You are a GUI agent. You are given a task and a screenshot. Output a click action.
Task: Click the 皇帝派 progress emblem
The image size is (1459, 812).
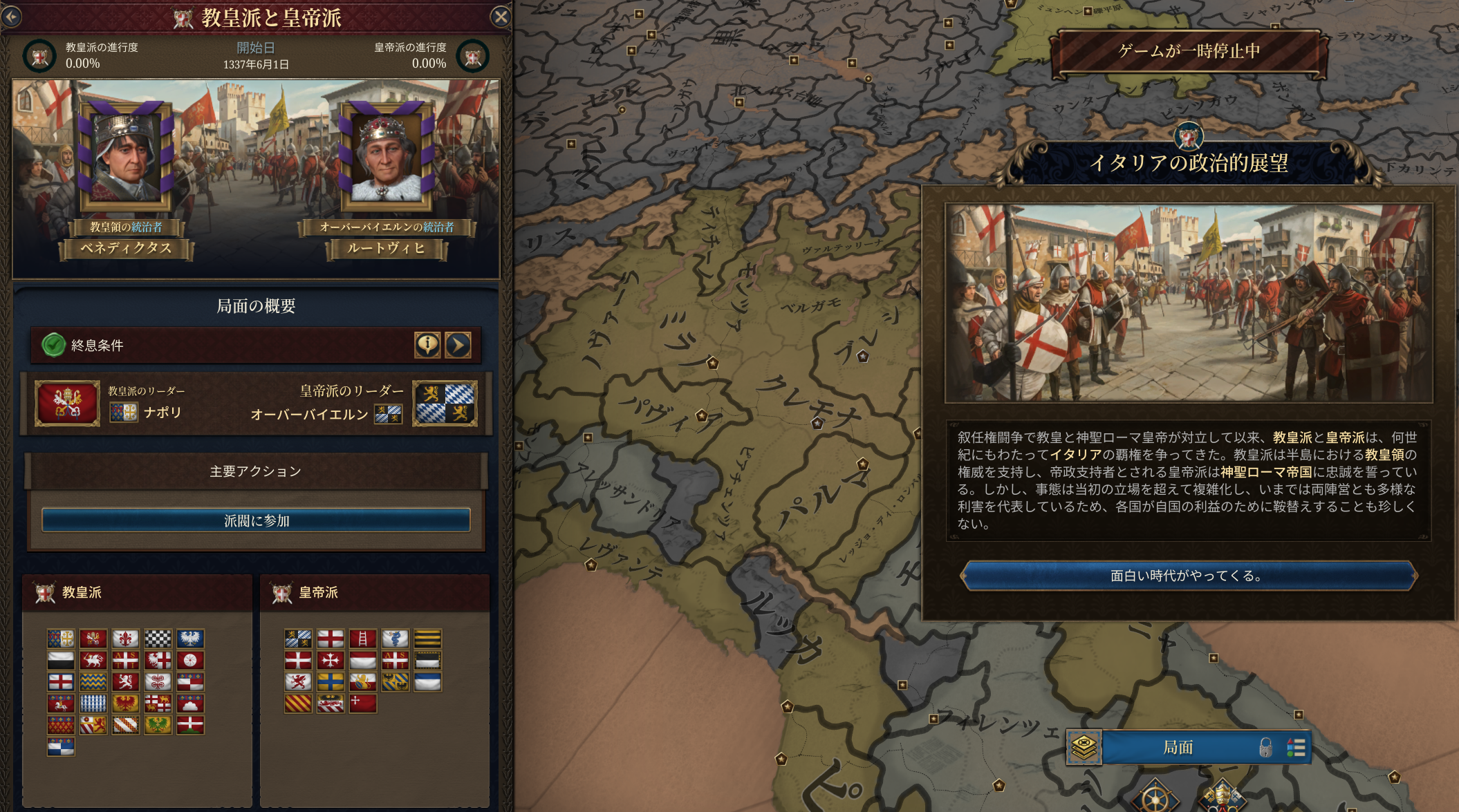click(473, 56)
